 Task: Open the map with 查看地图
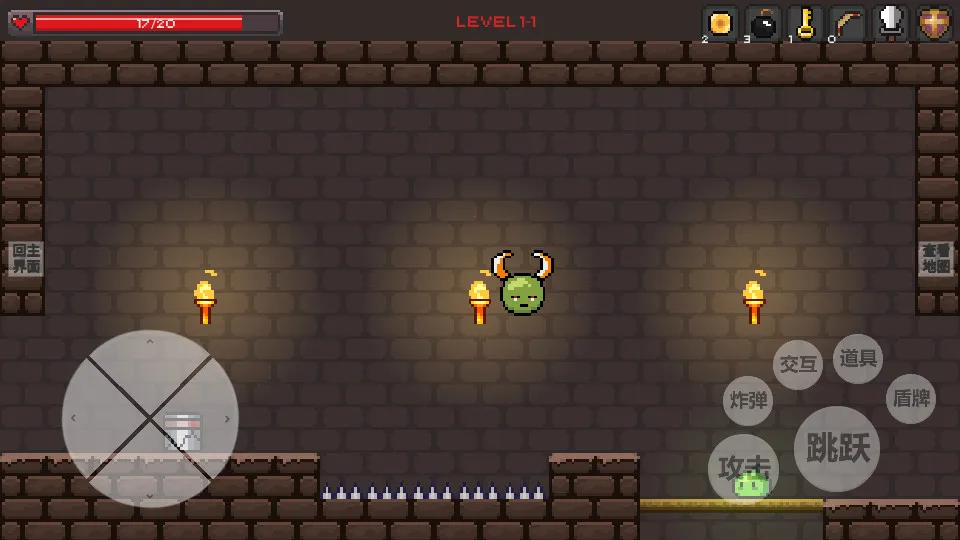936,258
